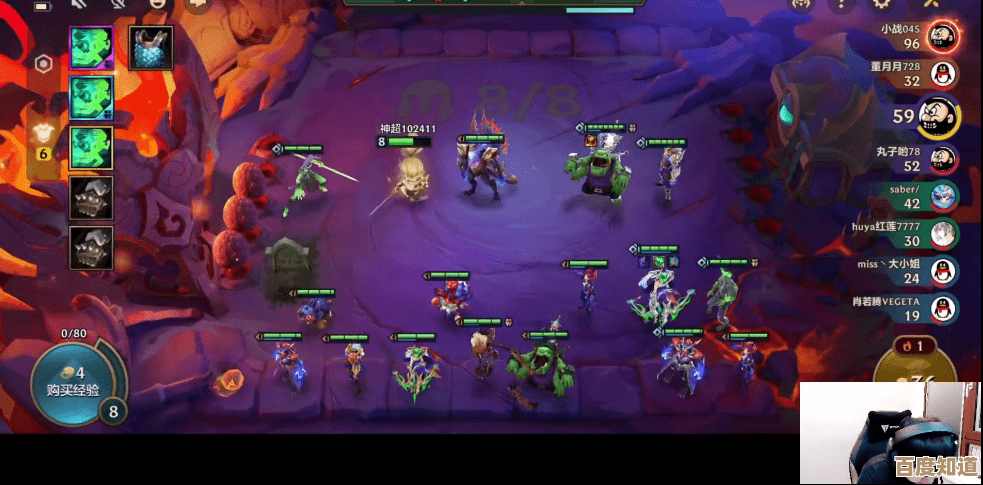
Task: View player miss丶大小姐's board
Action: click(x=940, y=270)
